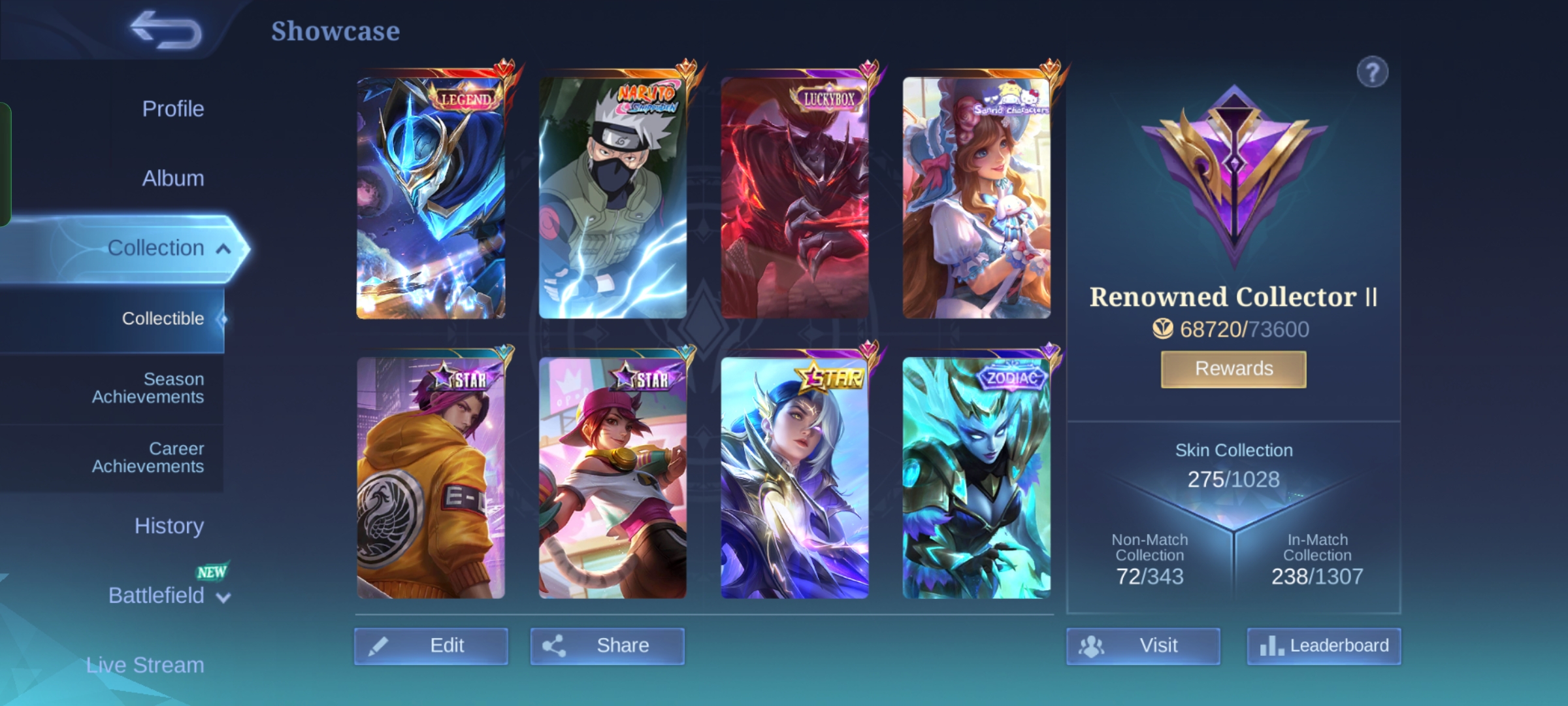This screenshot has width=1568, height=706.
Task: Open the question mark help
Action: tap(1372, 72)
